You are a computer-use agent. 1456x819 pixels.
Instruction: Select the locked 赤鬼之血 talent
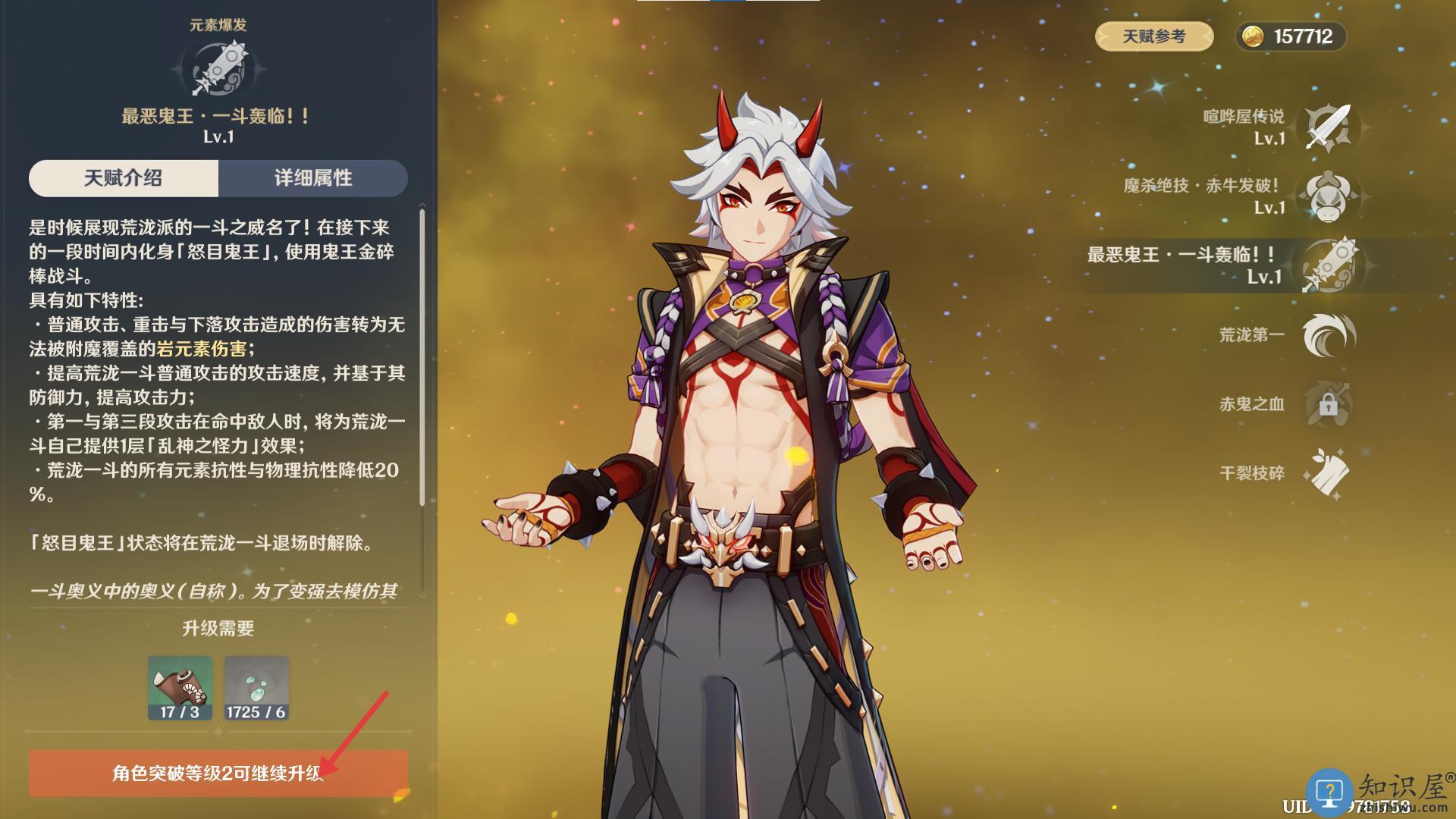[x=1327, y=404]
